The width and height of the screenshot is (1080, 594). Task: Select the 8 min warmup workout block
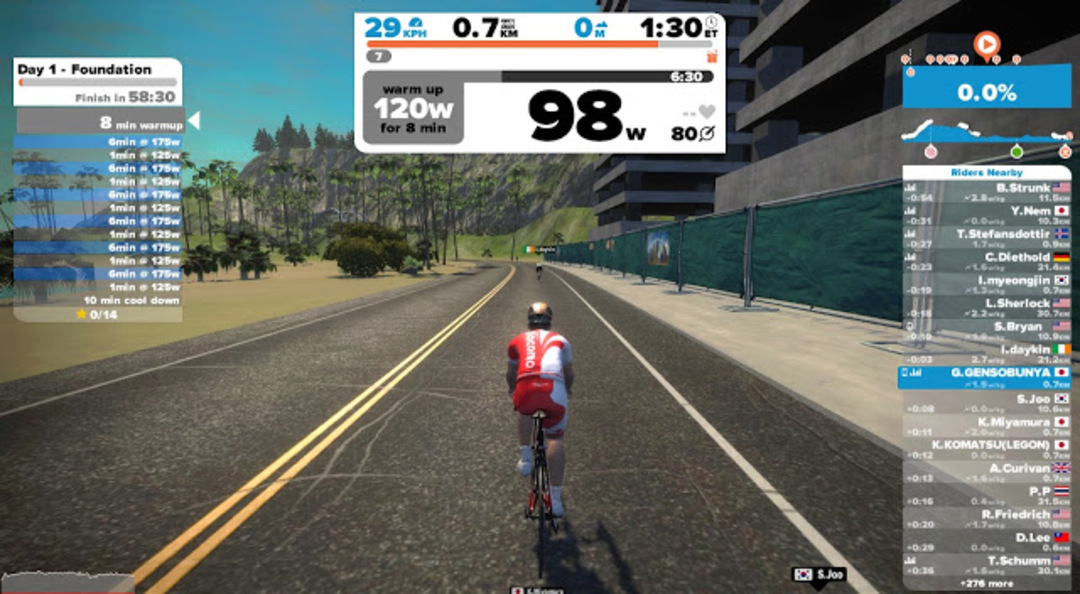point(100,123)
